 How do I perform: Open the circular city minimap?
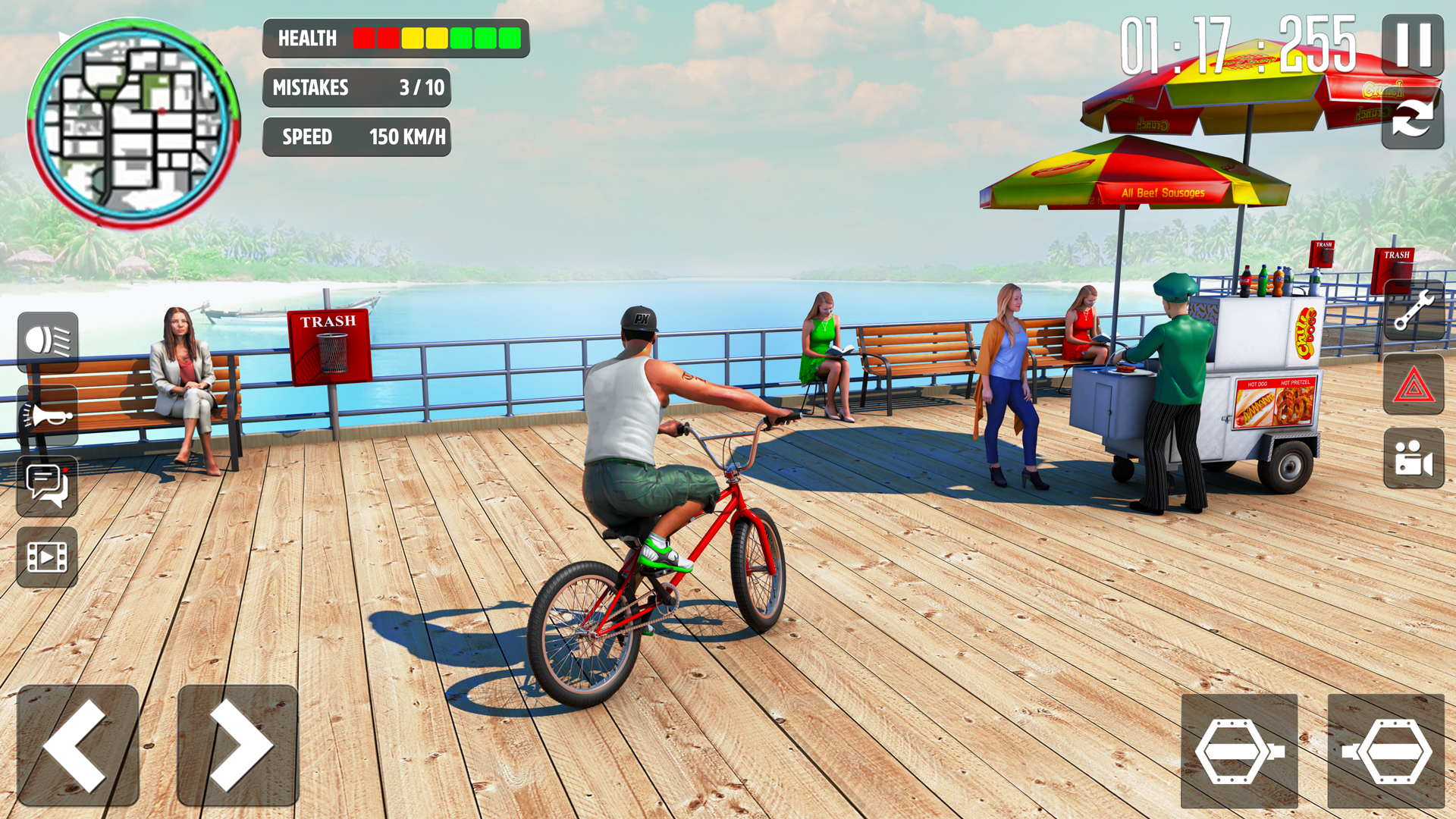[133, 124]
